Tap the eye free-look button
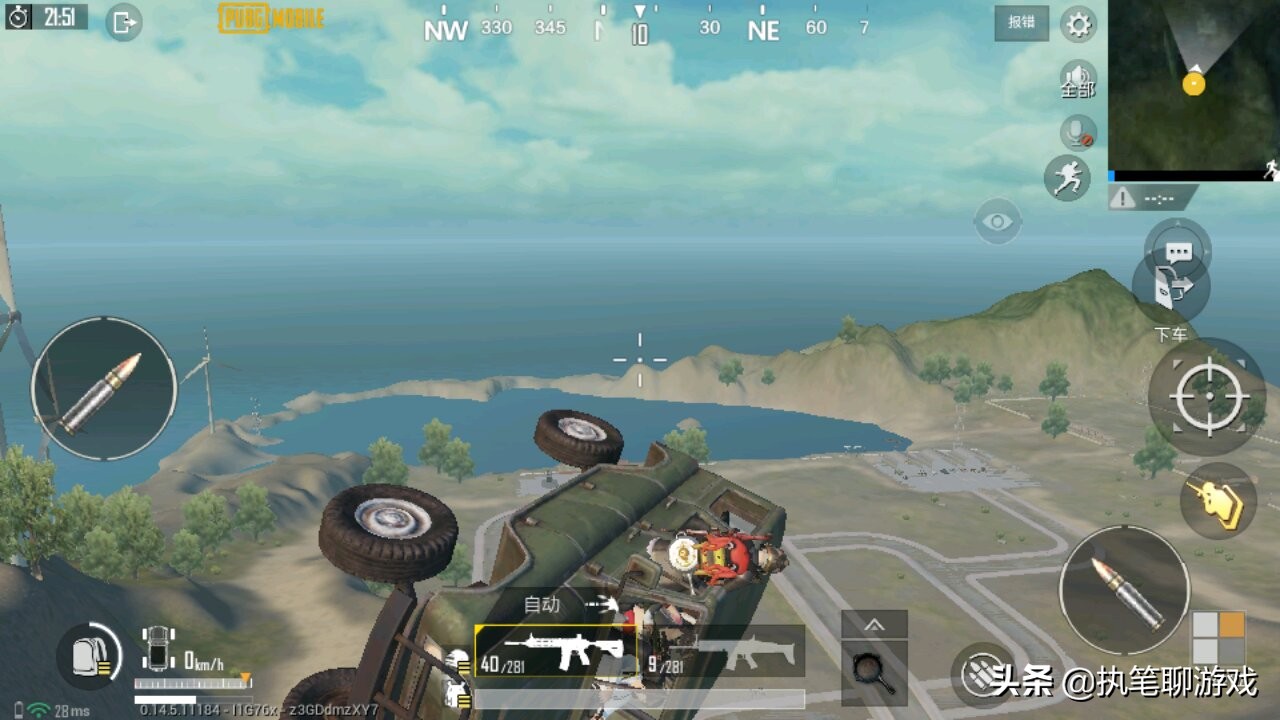This screenshot has height=720, width=1280. click(x=997, y=222)
